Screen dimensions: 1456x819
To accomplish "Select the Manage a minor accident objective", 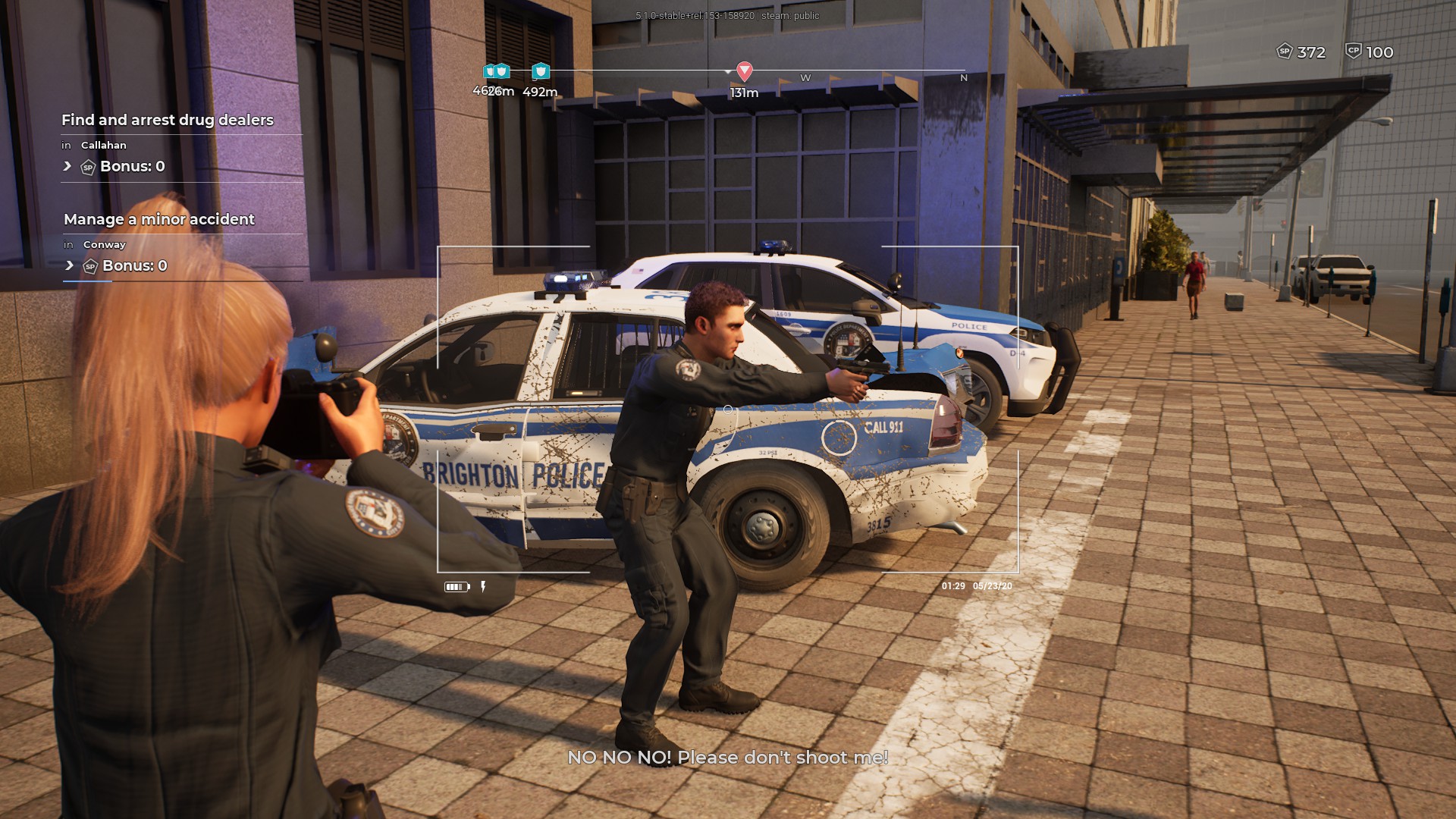I will coord(159,219).
